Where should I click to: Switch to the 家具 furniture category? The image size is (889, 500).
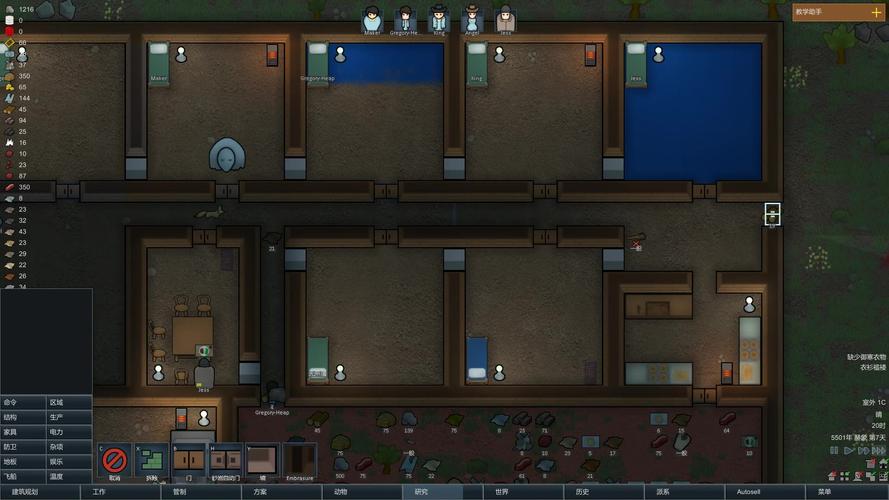23,432
